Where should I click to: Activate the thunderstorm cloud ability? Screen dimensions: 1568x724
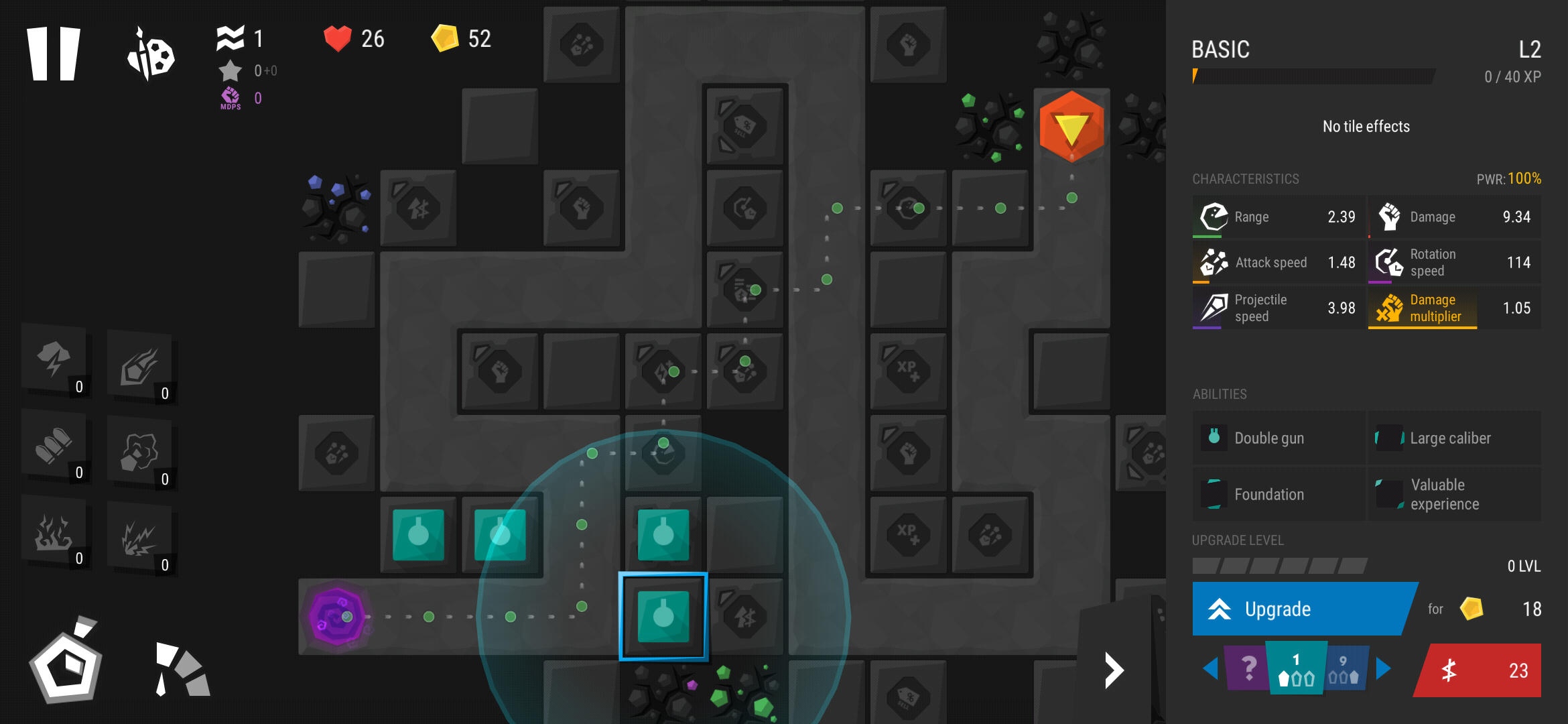click(54, 360)
